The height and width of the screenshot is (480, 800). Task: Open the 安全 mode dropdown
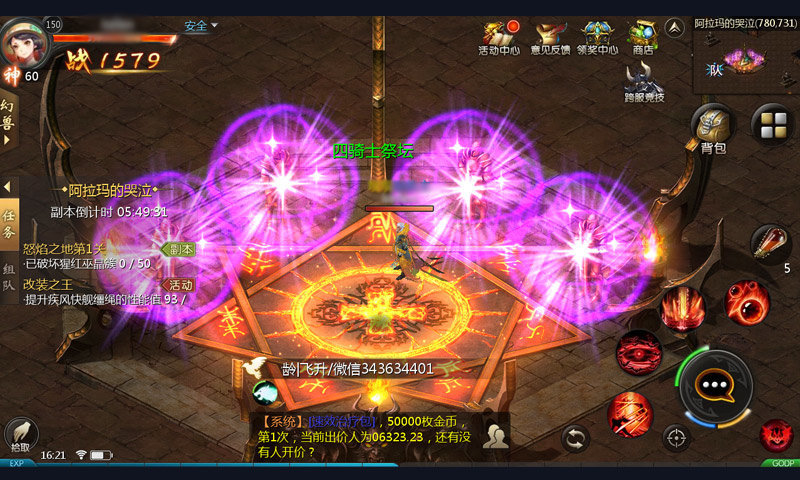[200, 26]
